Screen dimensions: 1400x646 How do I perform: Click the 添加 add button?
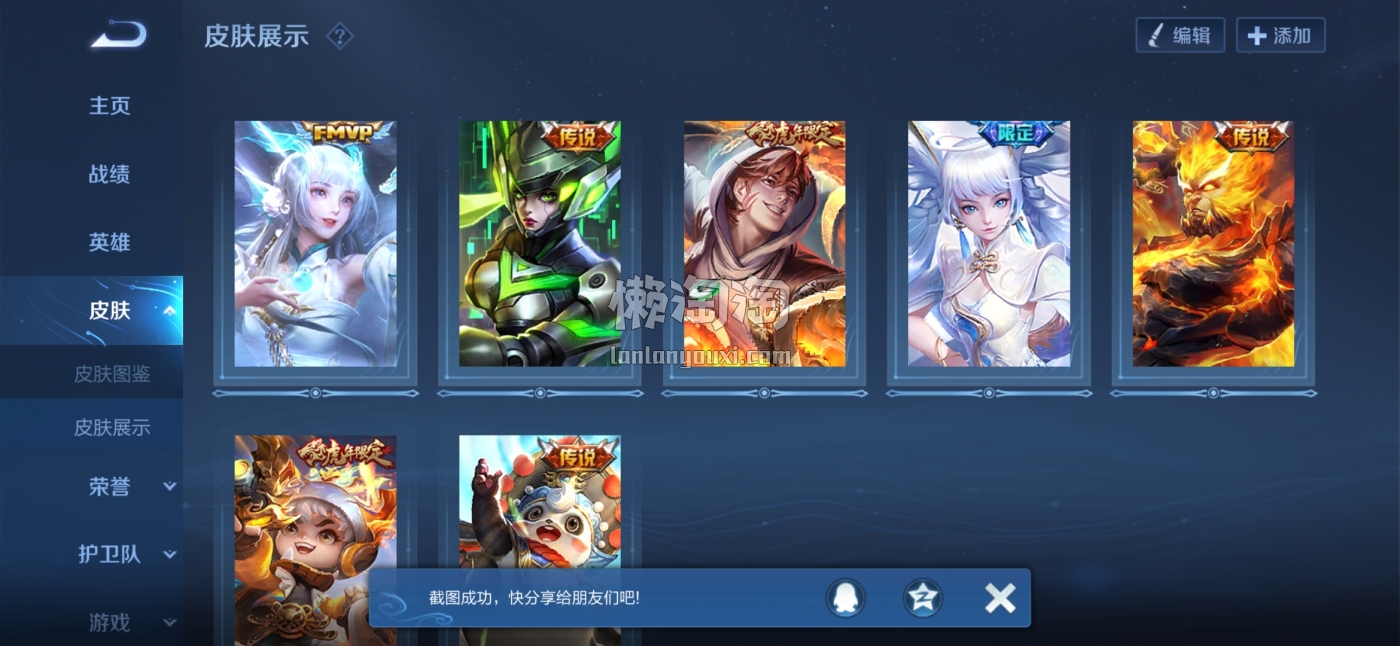coord(1280,36)
